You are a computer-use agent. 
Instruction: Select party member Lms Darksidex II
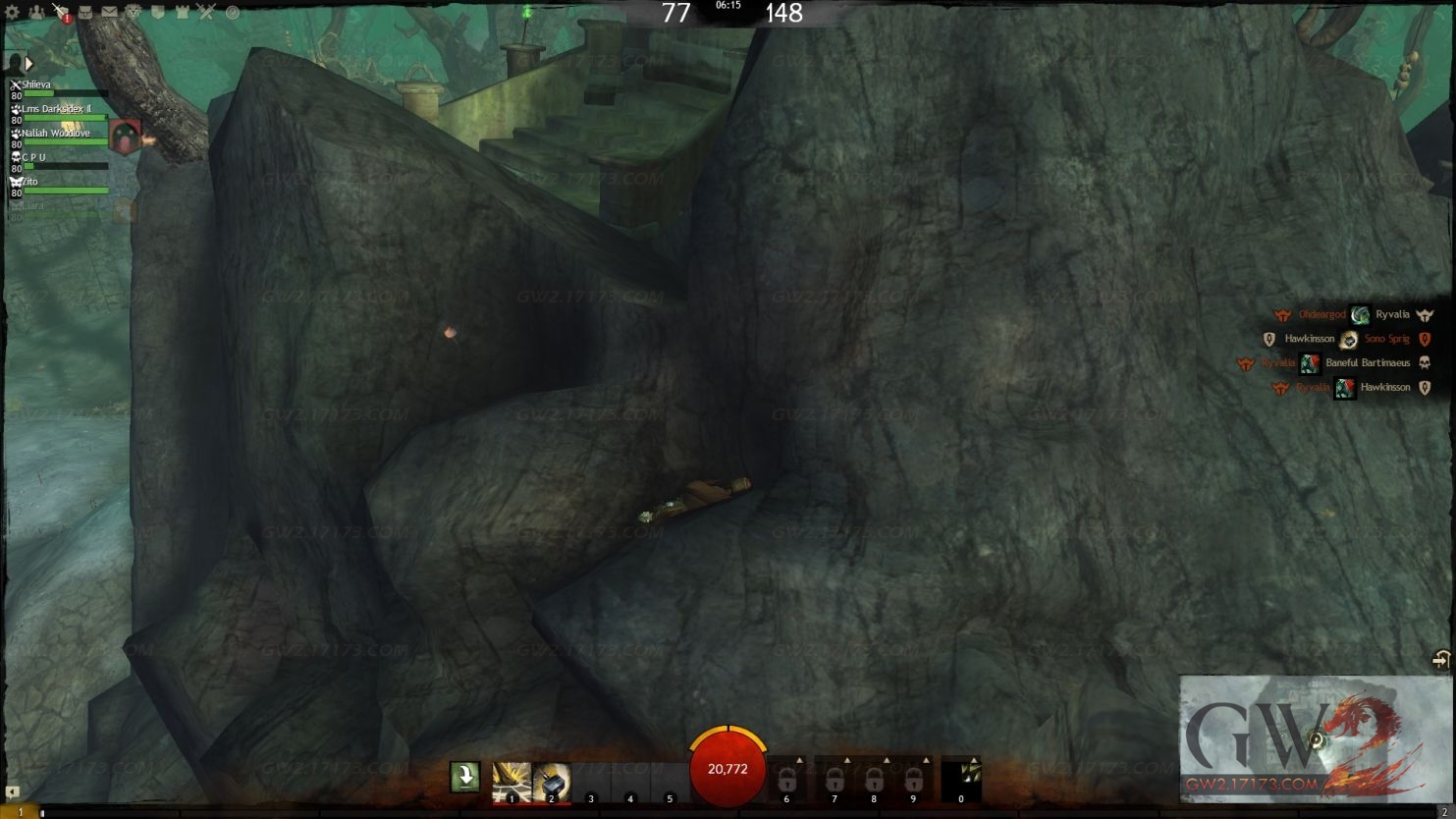[59, 111]
